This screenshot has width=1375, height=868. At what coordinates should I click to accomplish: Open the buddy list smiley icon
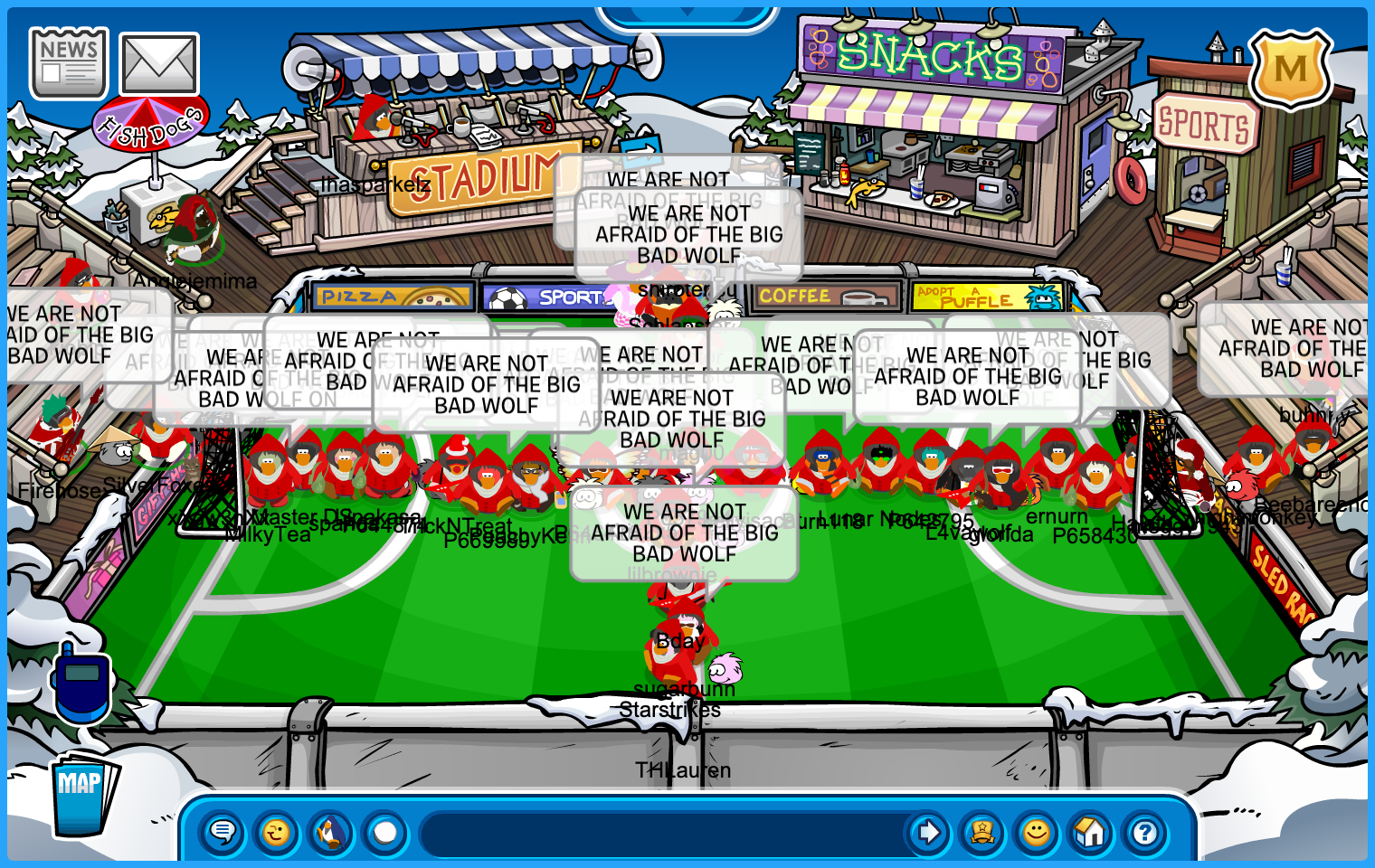pyautogui.click(x=1037, y=832)
